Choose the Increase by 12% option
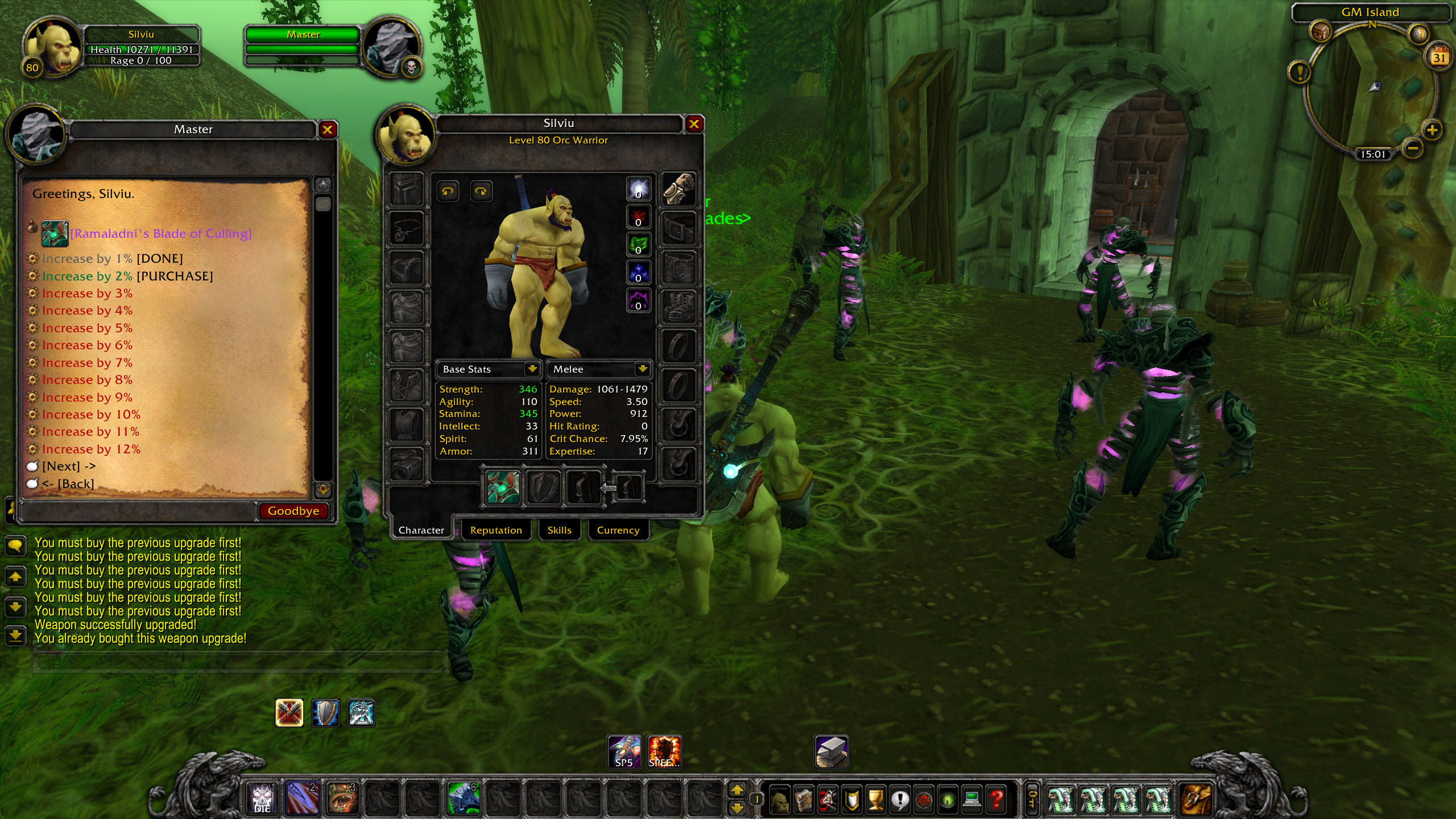Image resolution: width=1456 pixels, height=819 pixels. click(91, 449)
